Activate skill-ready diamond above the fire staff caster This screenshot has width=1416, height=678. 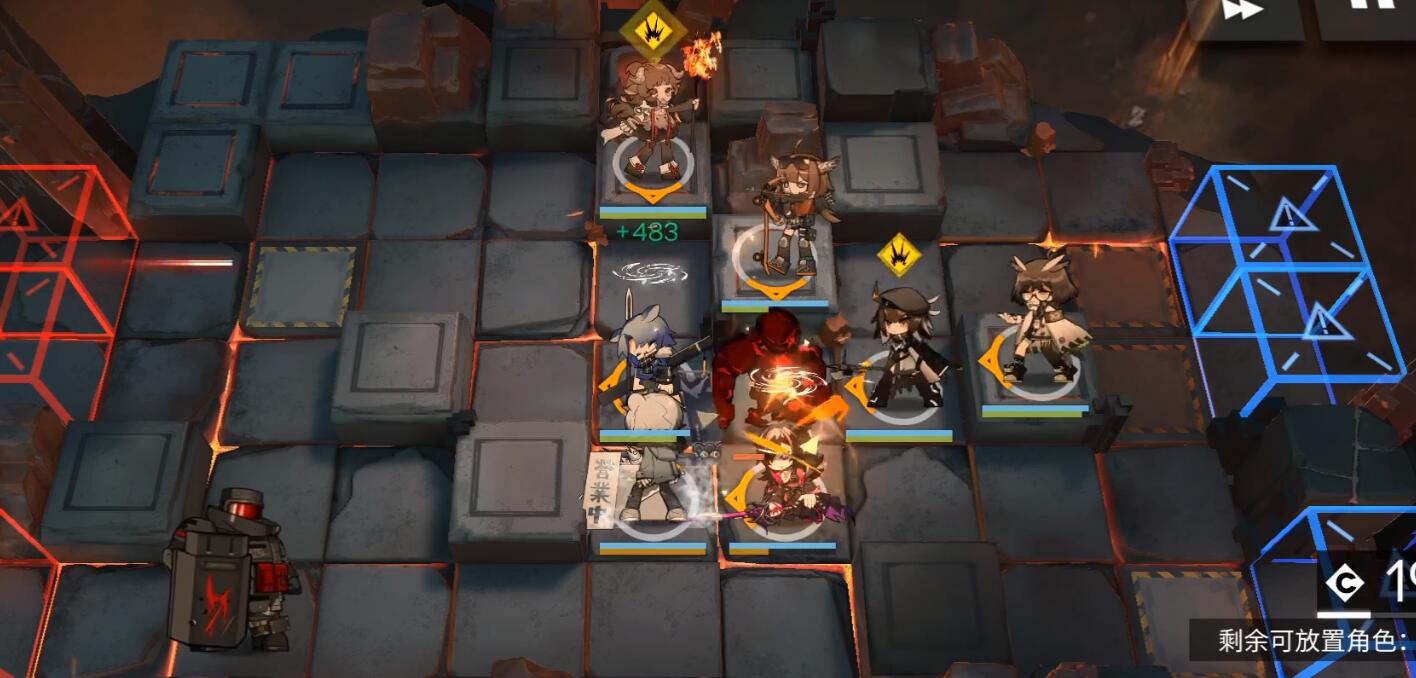(x=652, y=31)
